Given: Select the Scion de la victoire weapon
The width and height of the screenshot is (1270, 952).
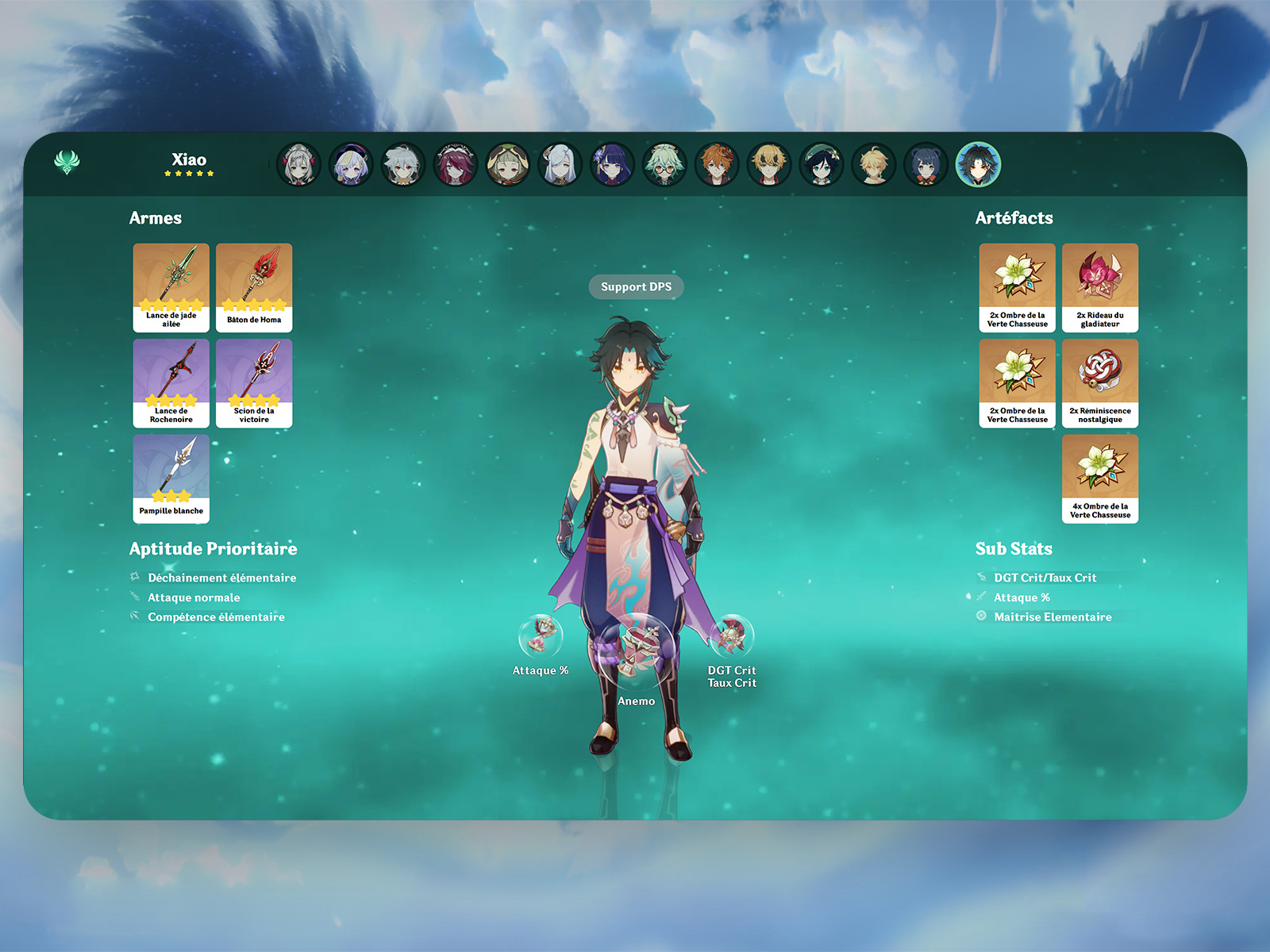Looking at the screenshot, I should (254, 383).
